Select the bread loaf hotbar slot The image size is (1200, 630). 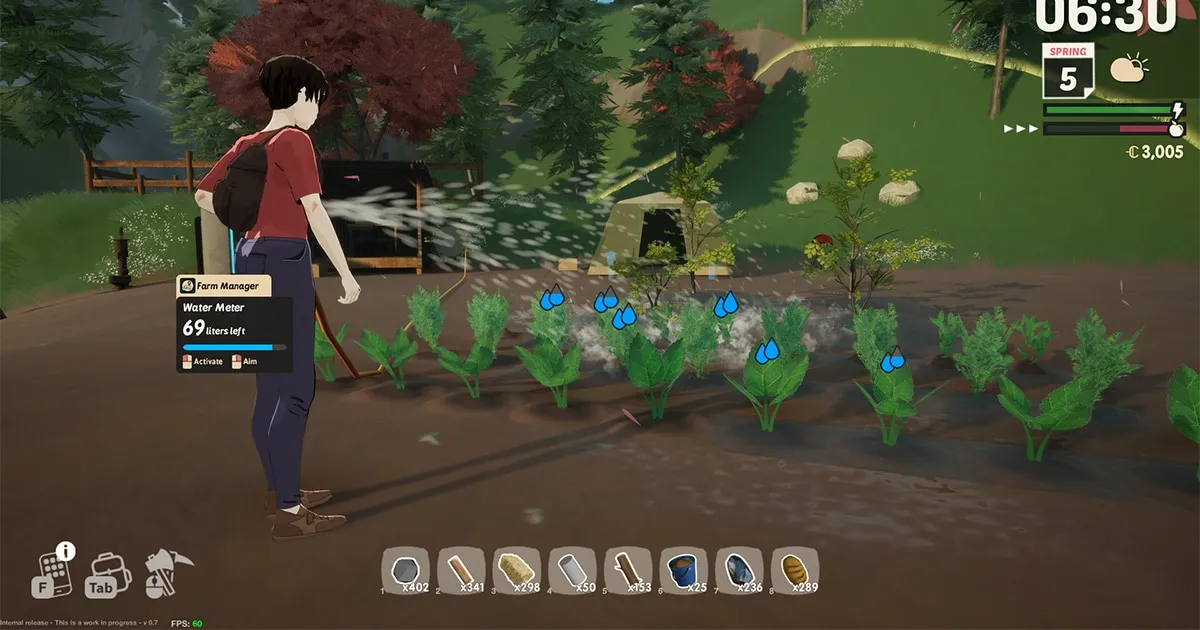(794, 571)
